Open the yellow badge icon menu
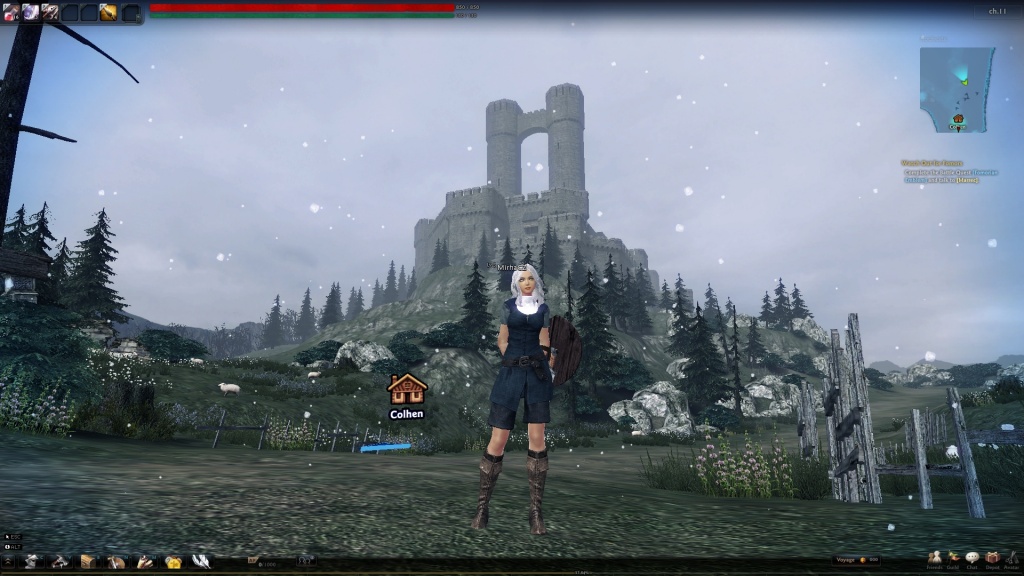This screenshot has height=576, width=1024. click(x=173, y=561)
